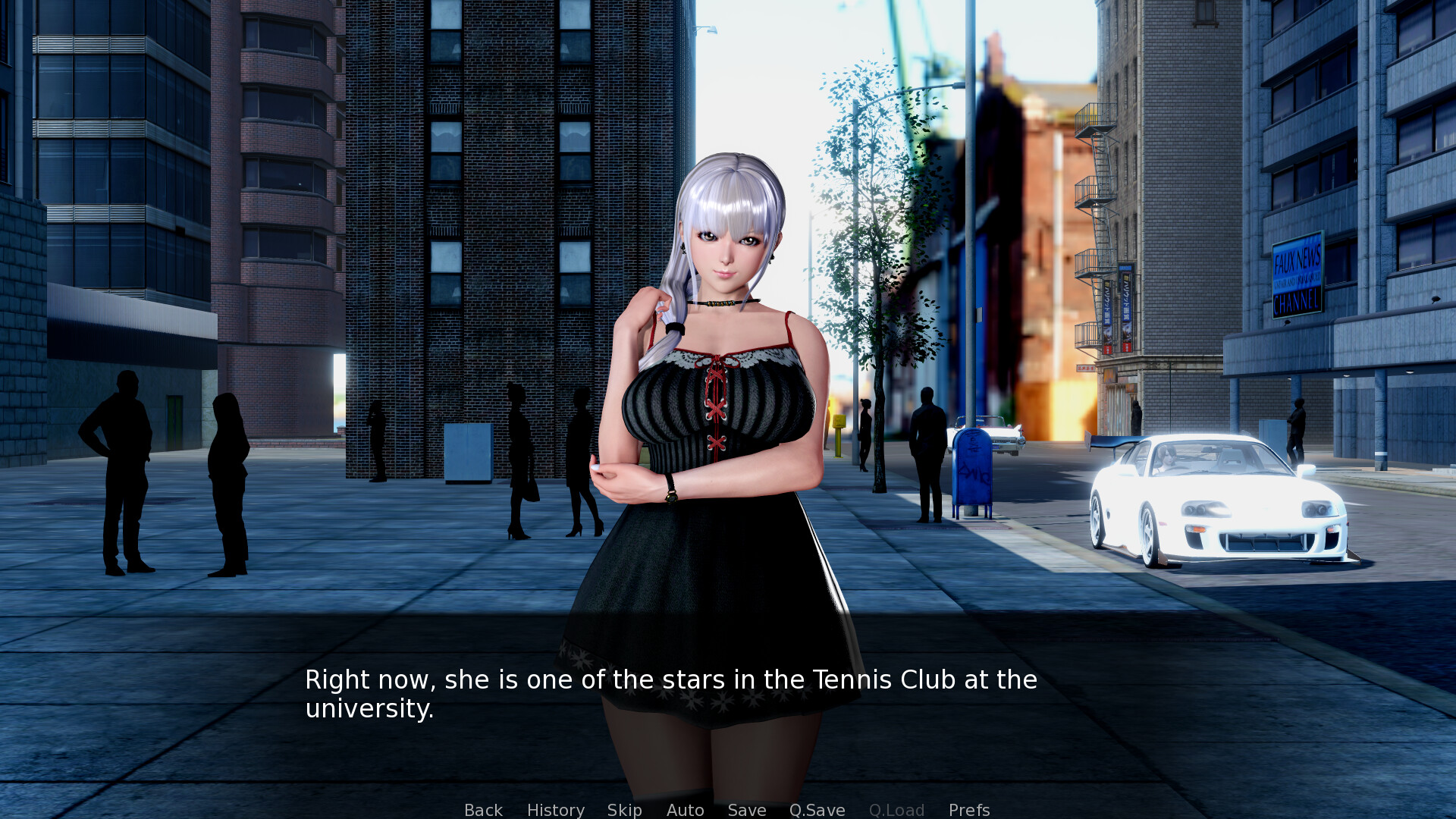Perform a Quick Save with Q.Save
The image size is (1456, 819).
pos(816,810)
